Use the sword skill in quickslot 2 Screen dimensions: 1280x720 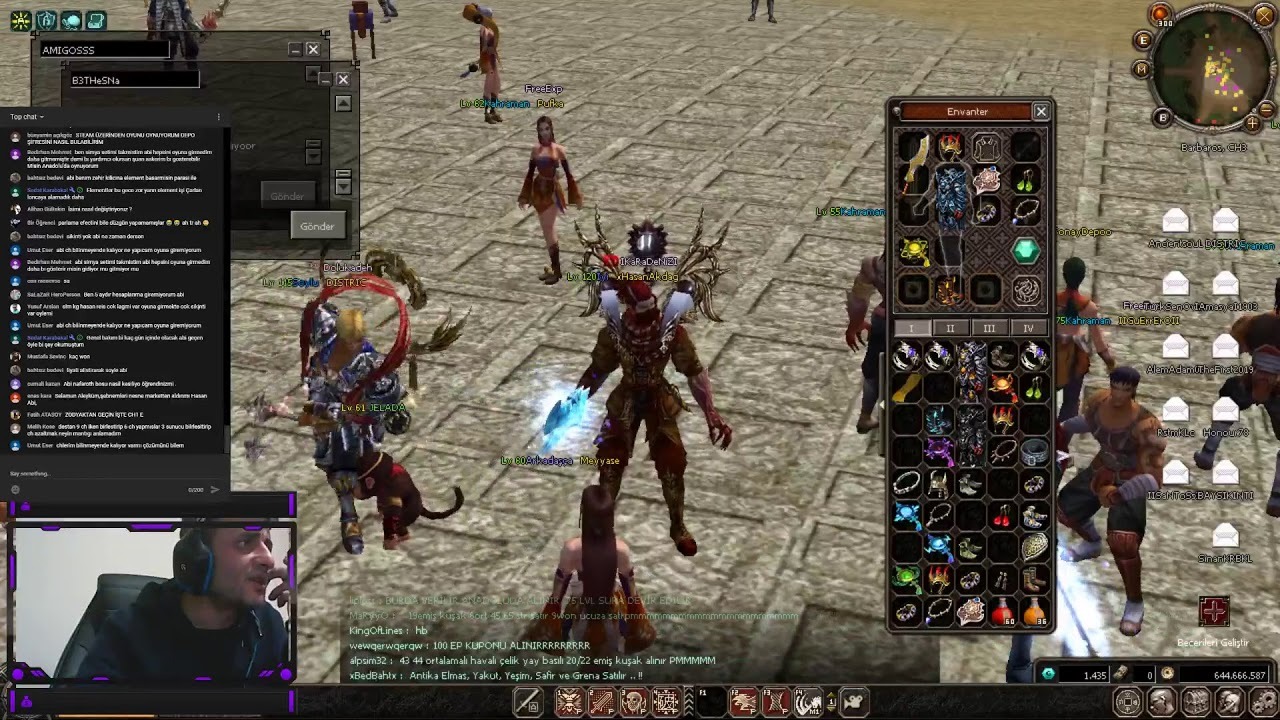coord(602,702)
